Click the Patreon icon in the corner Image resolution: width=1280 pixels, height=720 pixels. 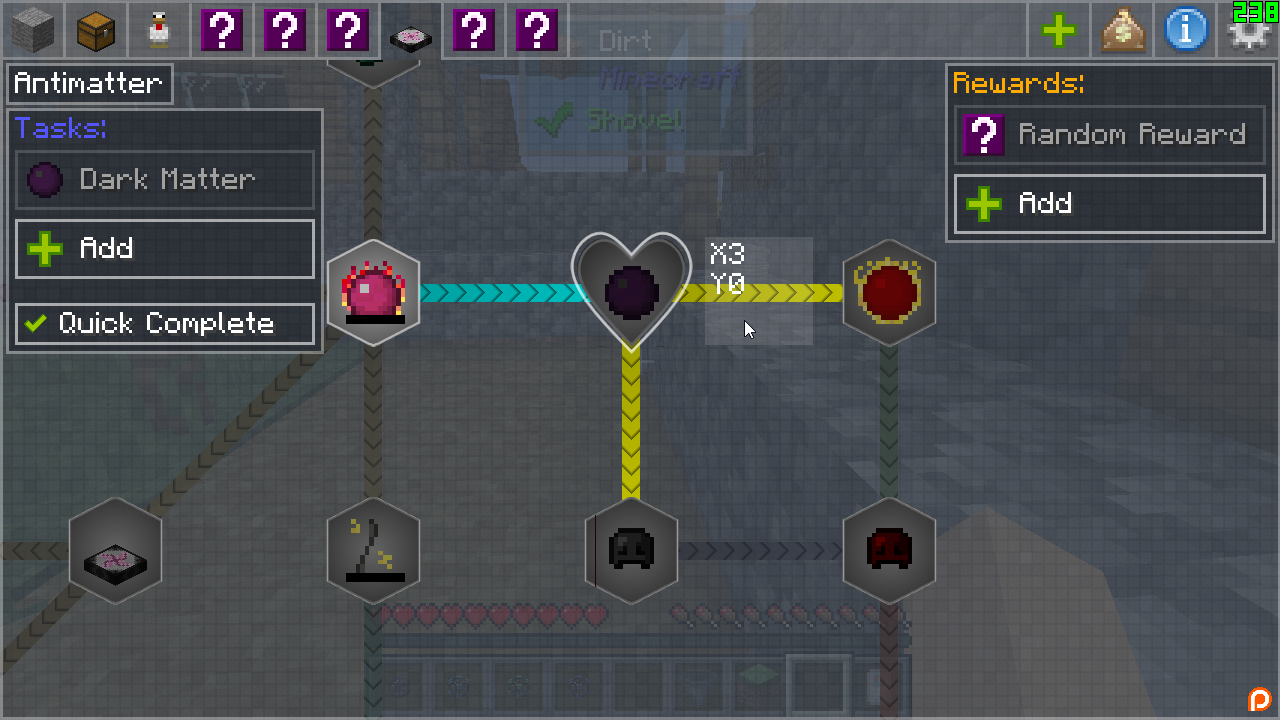pyautogui.click(x=1259, y=699)
